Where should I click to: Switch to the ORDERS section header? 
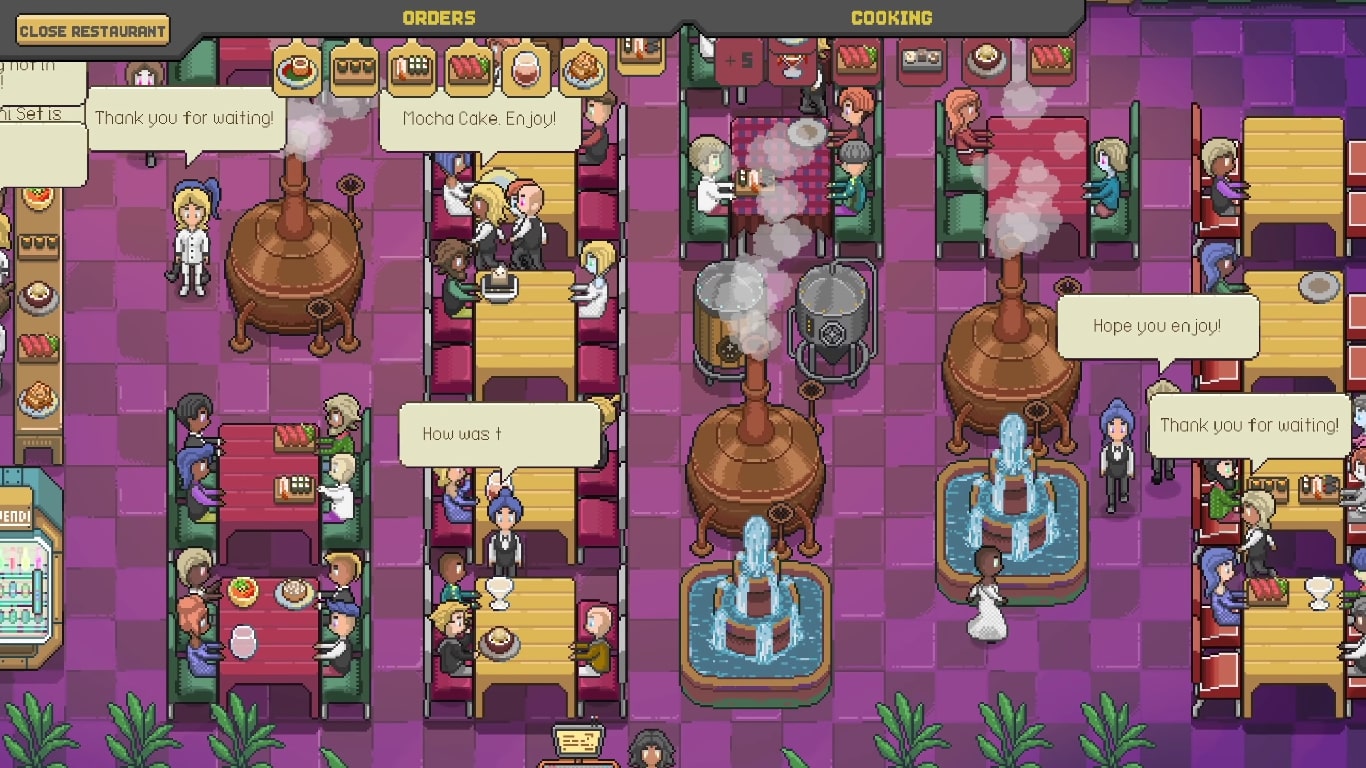coord(438,16)
